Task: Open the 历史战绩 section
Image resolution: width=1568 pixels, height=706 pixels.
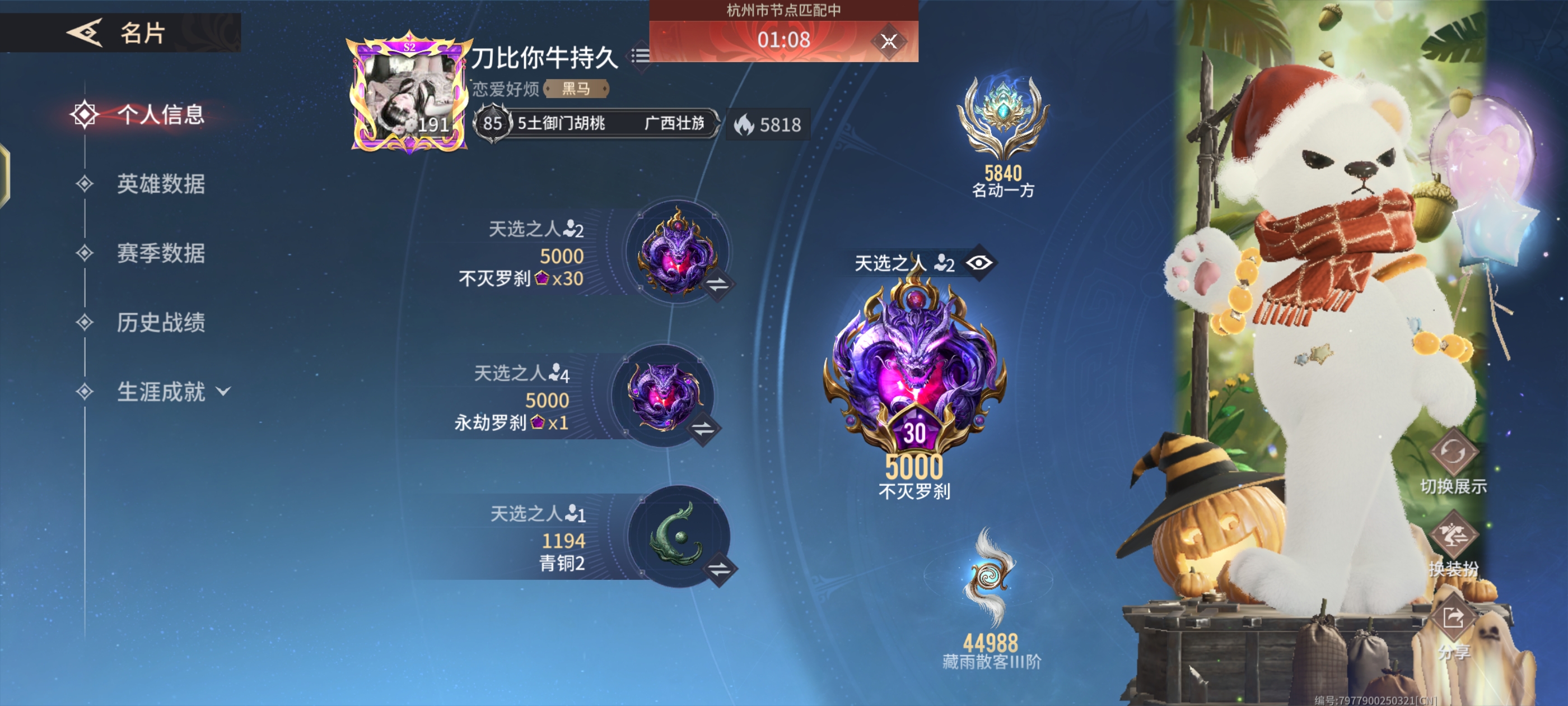Action: tap(162, 324)
